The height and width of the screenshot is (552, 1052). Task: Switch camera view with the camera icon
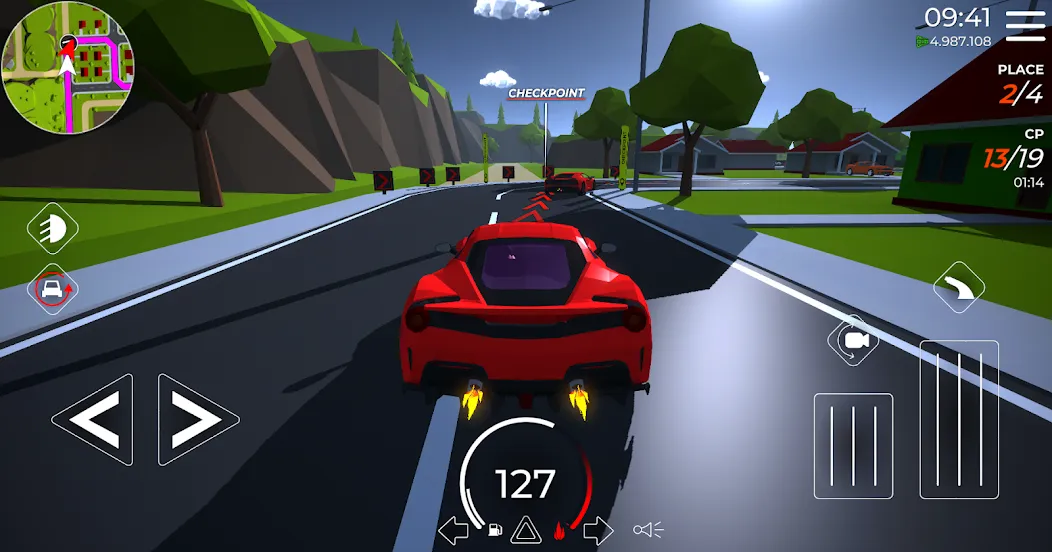(853, 340)
